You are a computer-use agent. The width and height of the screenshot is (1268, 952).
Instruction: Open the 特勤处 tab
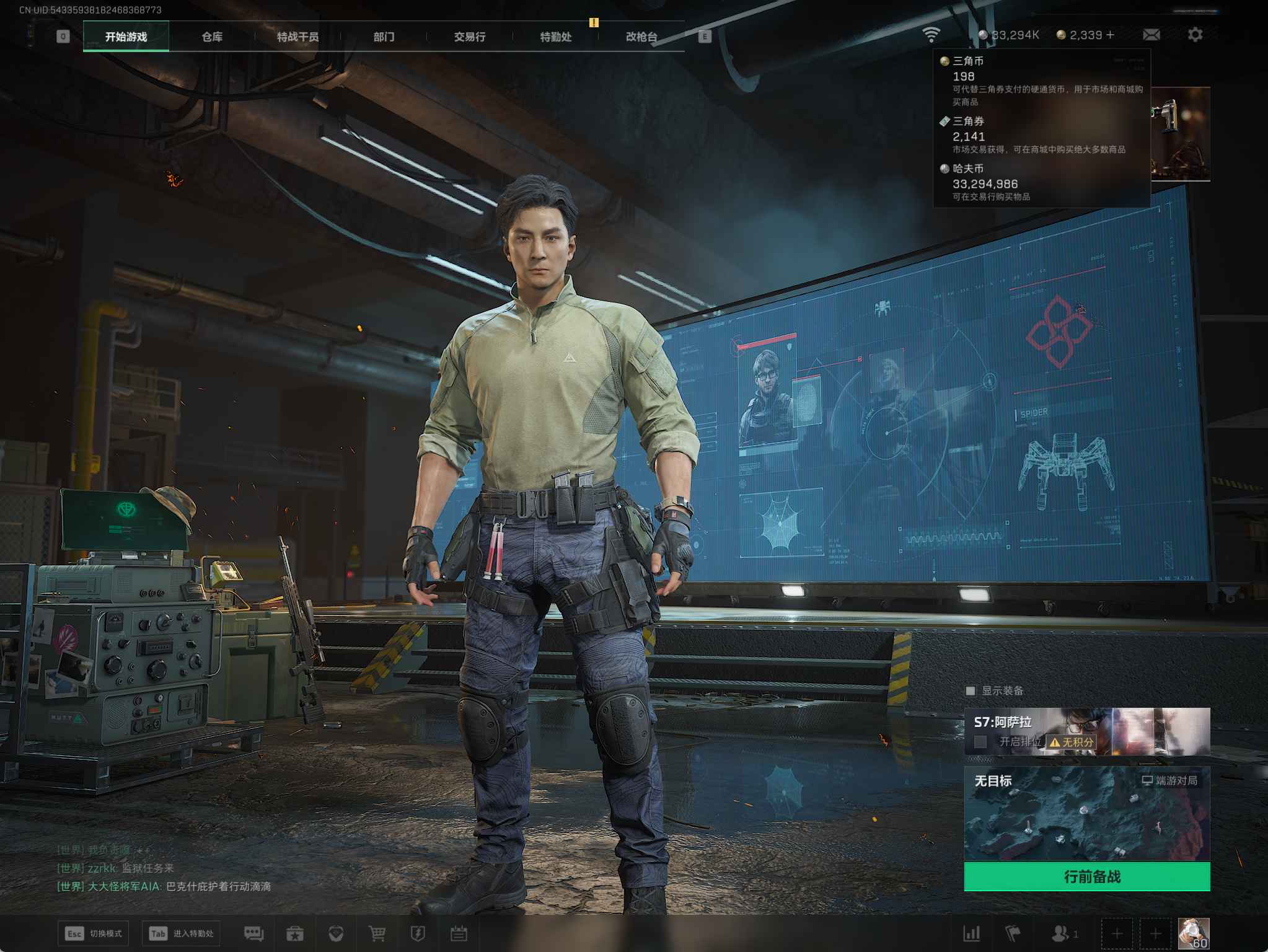(555, 37)
